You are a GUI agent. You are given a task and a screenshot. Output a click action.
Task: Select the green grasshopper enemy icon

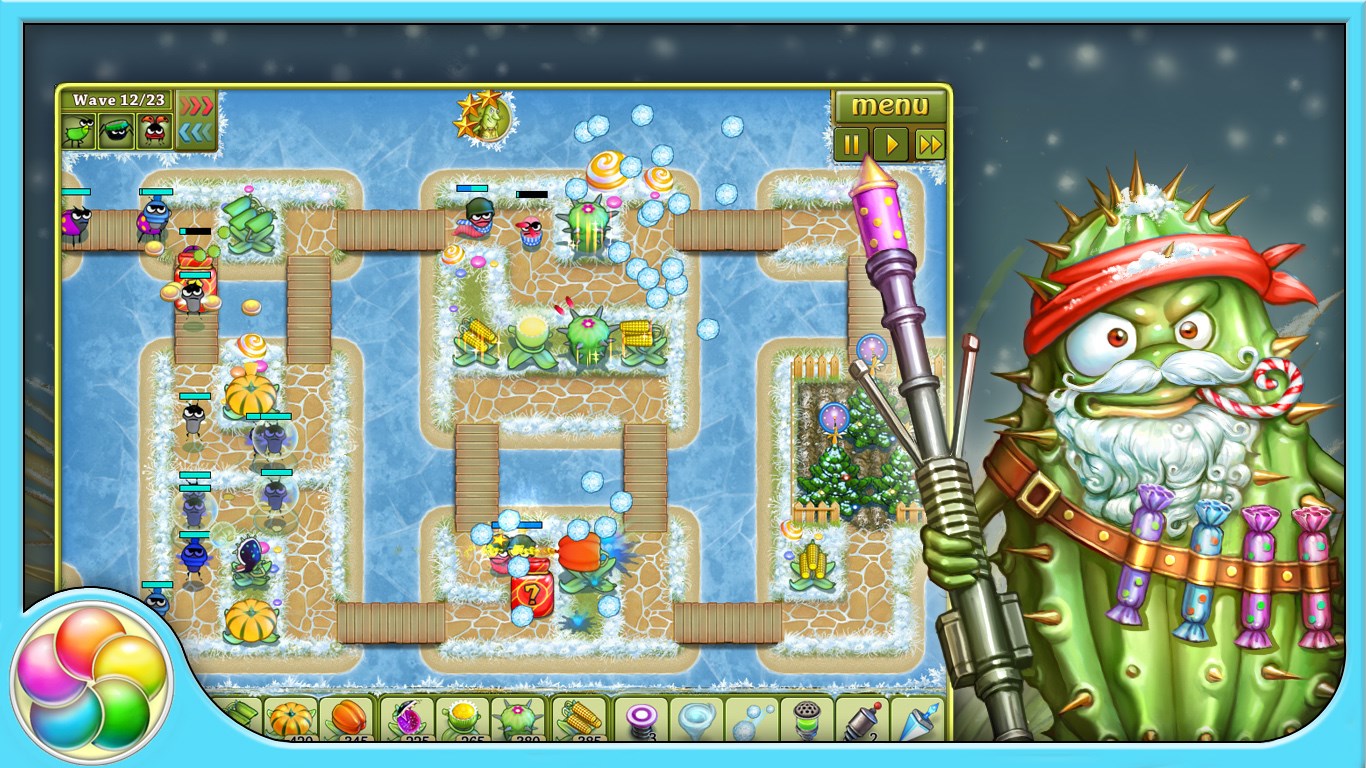point(79,131)
